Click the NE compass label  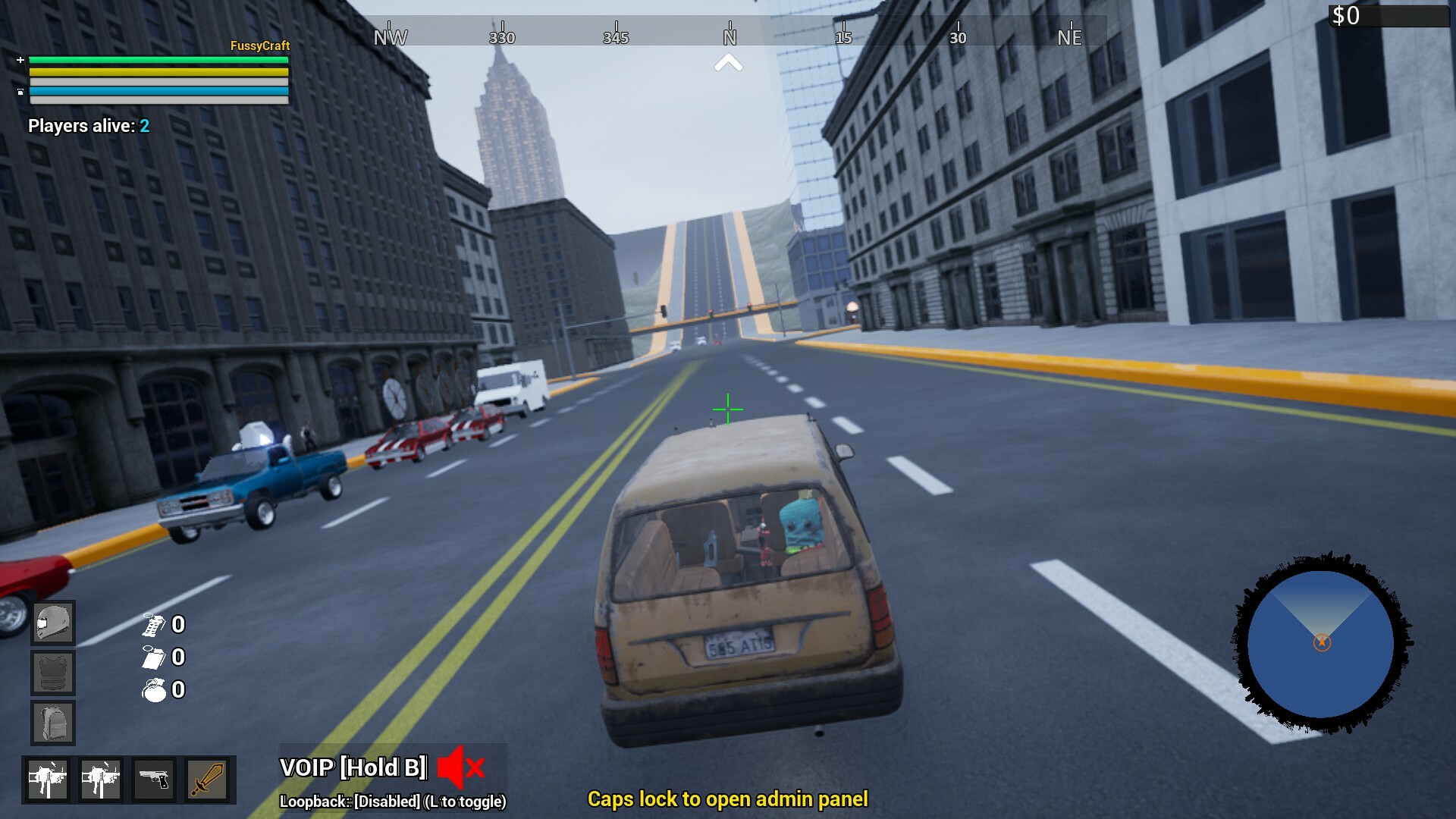click(1070, 37)
